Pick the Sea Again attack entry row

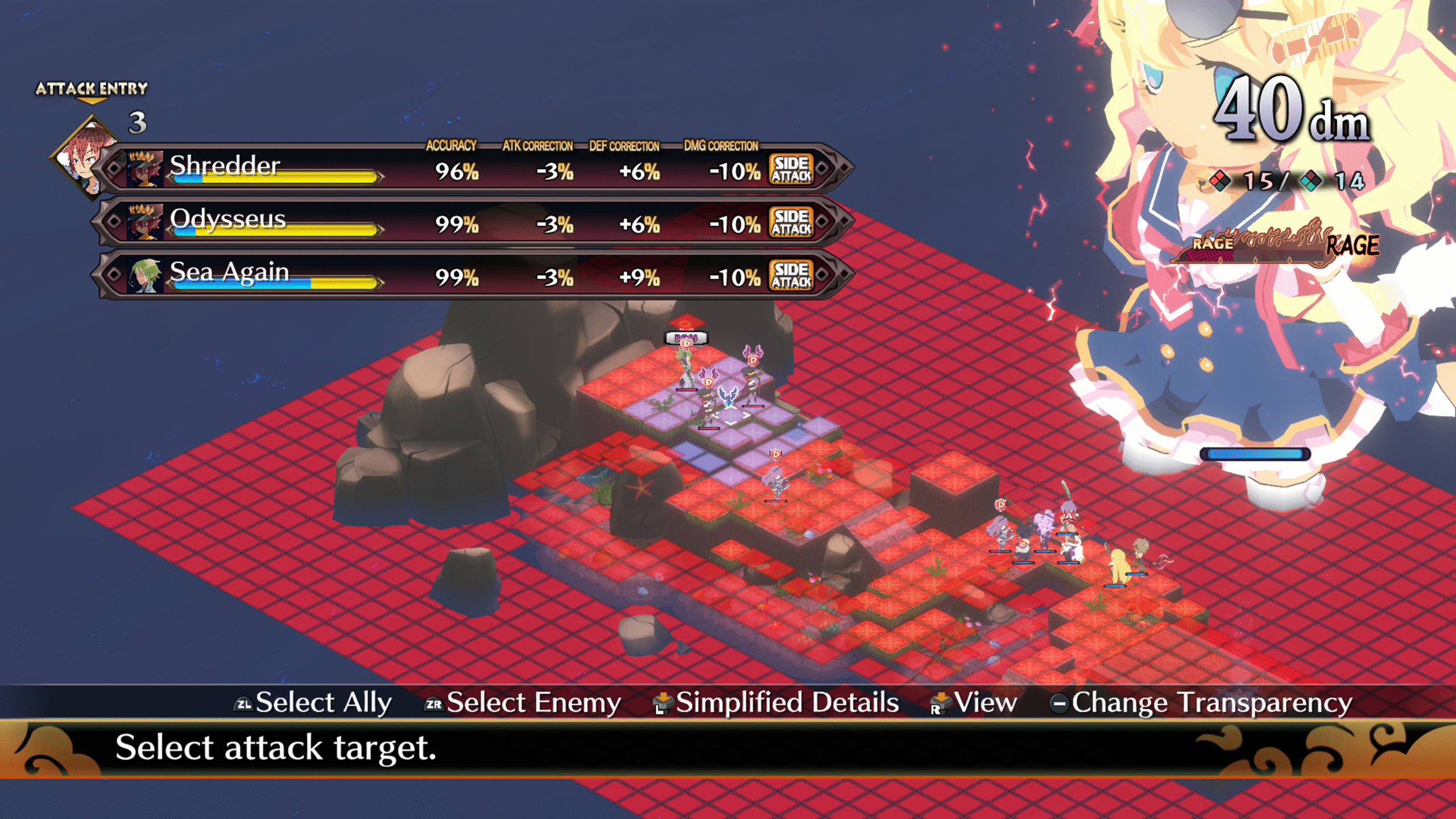pyautogui.click(x=472, y=275)
